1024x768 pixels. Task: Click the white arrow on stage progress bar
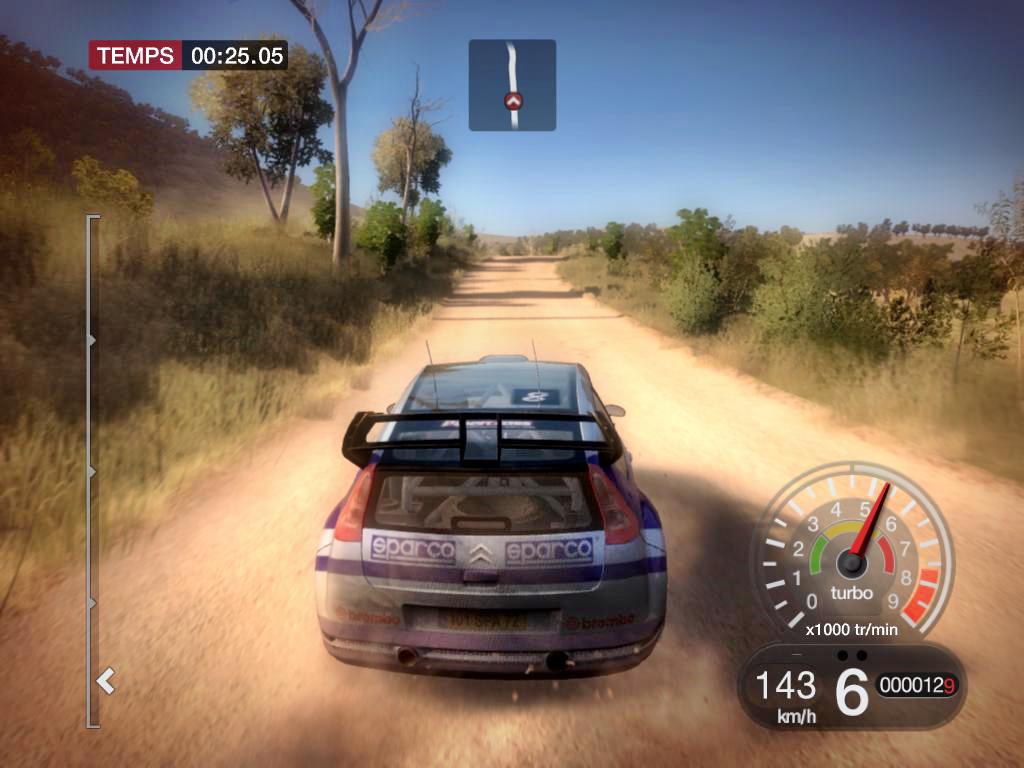point(105,682)
